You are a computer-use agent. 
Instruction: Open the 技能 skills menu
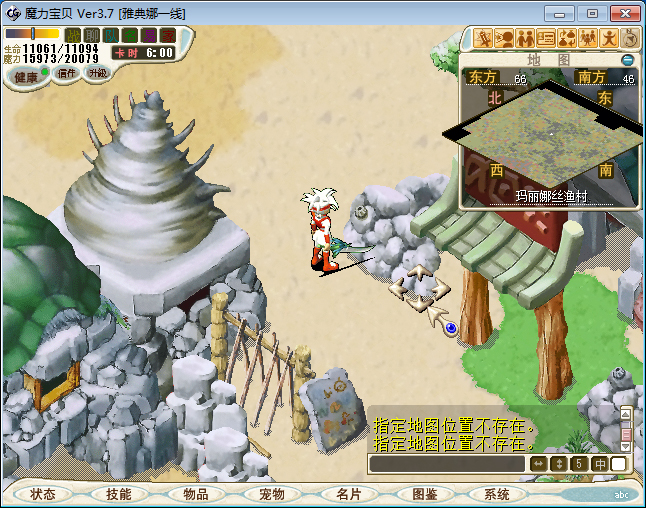tap(119, 494)
